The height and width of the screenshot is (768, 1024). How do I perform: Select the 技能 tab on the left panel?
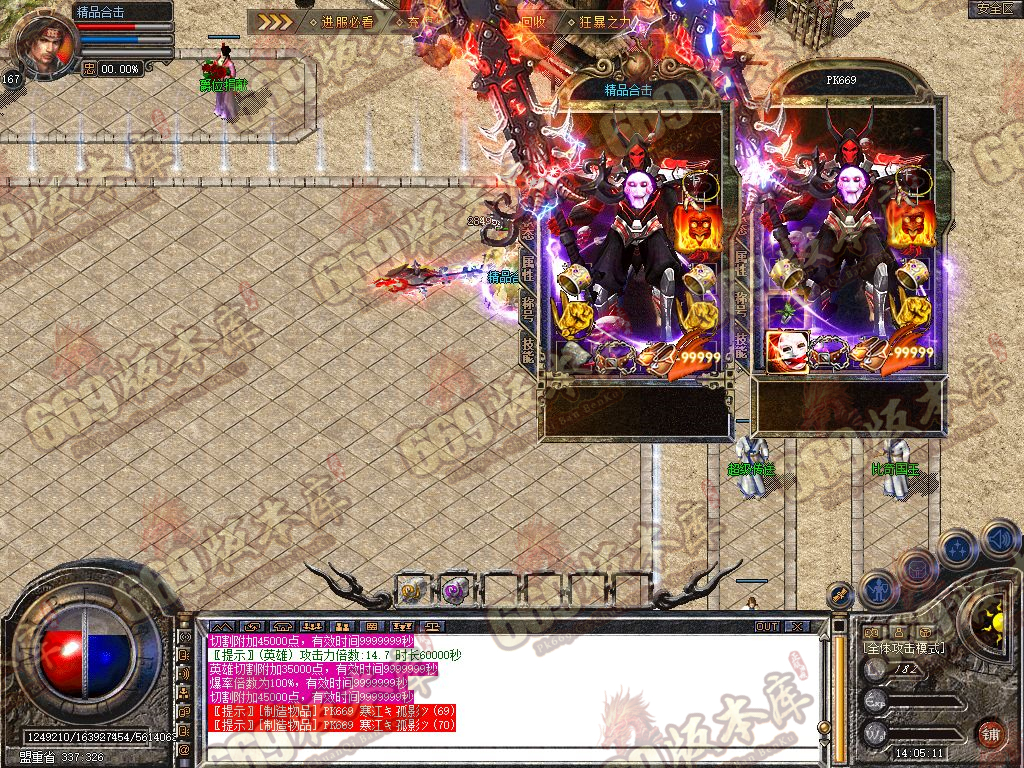pos(528,347)
